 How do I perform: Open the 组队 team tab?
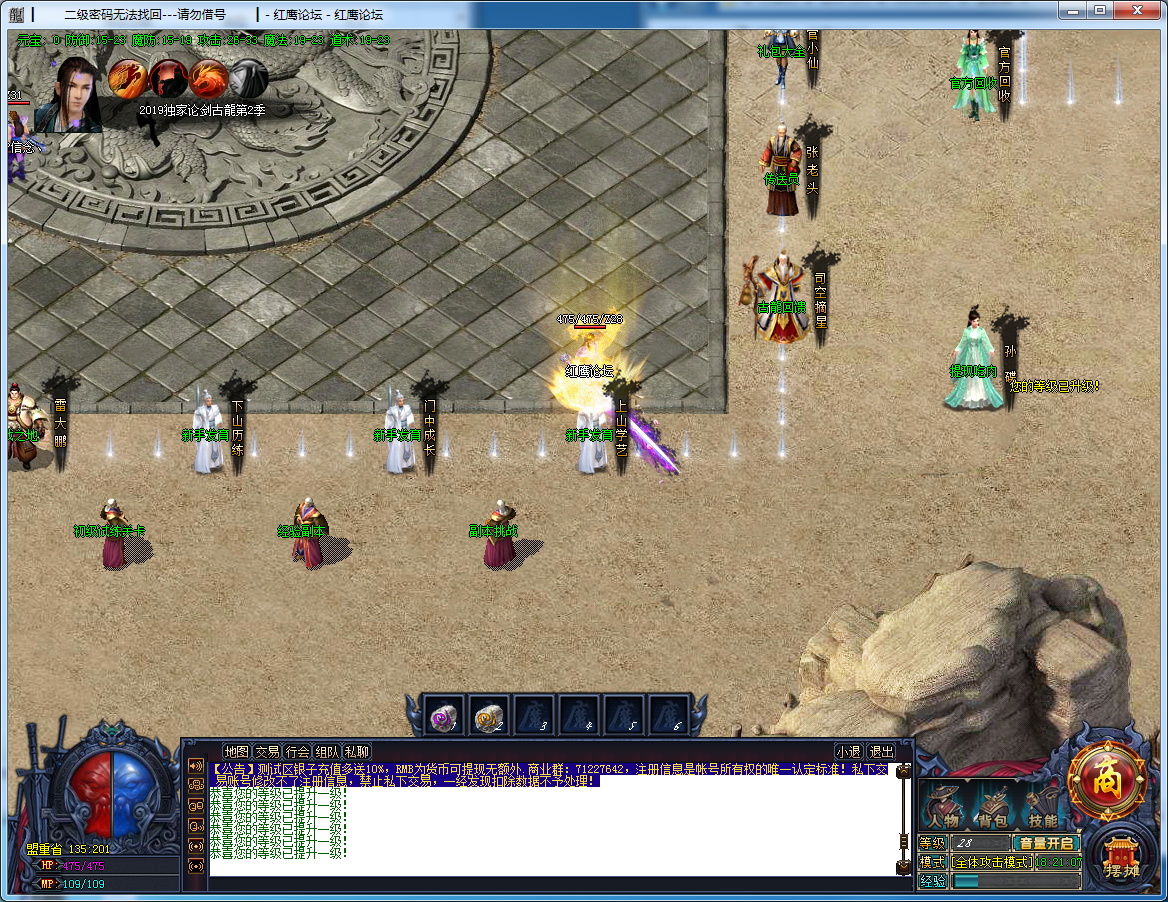327,752
